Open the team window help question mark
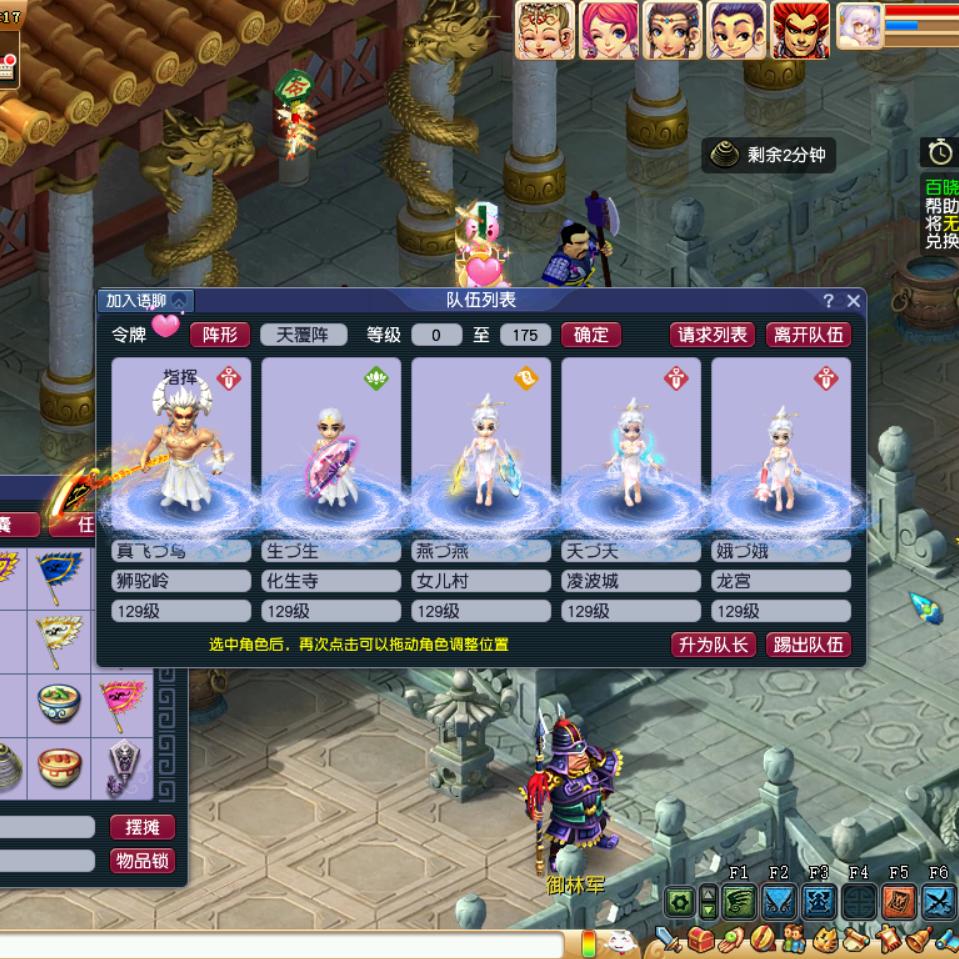The image size is (959, 959). [828, 301]
